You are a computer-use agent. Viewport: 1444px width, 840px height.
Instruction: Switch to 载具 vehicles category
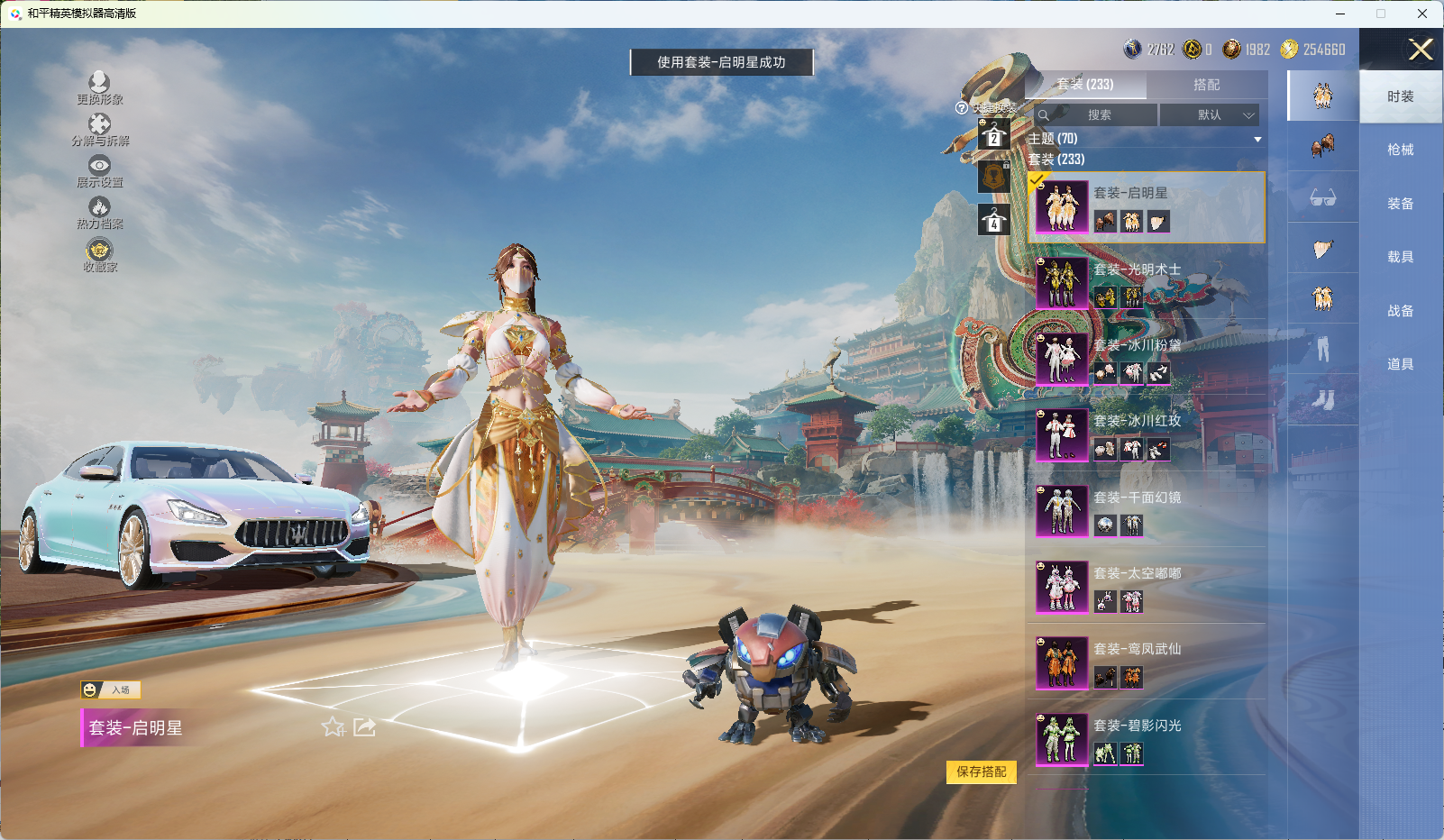[x=1400, y=257]
